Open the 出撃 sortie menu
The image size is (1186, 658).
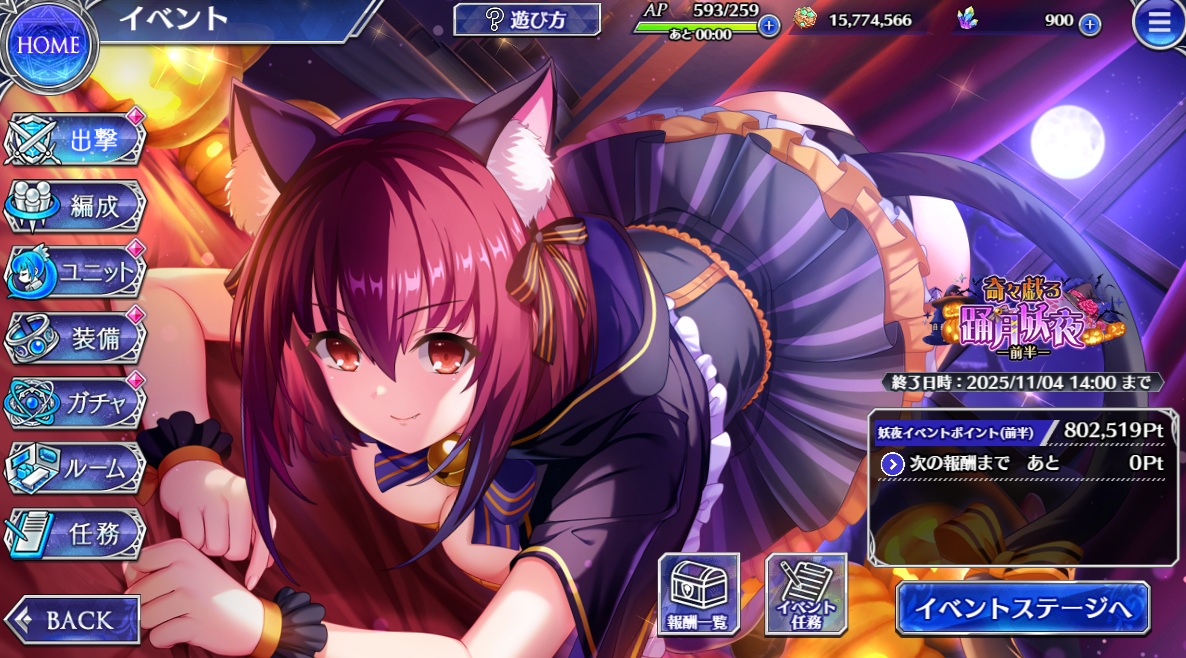click(x=76, y=140)
